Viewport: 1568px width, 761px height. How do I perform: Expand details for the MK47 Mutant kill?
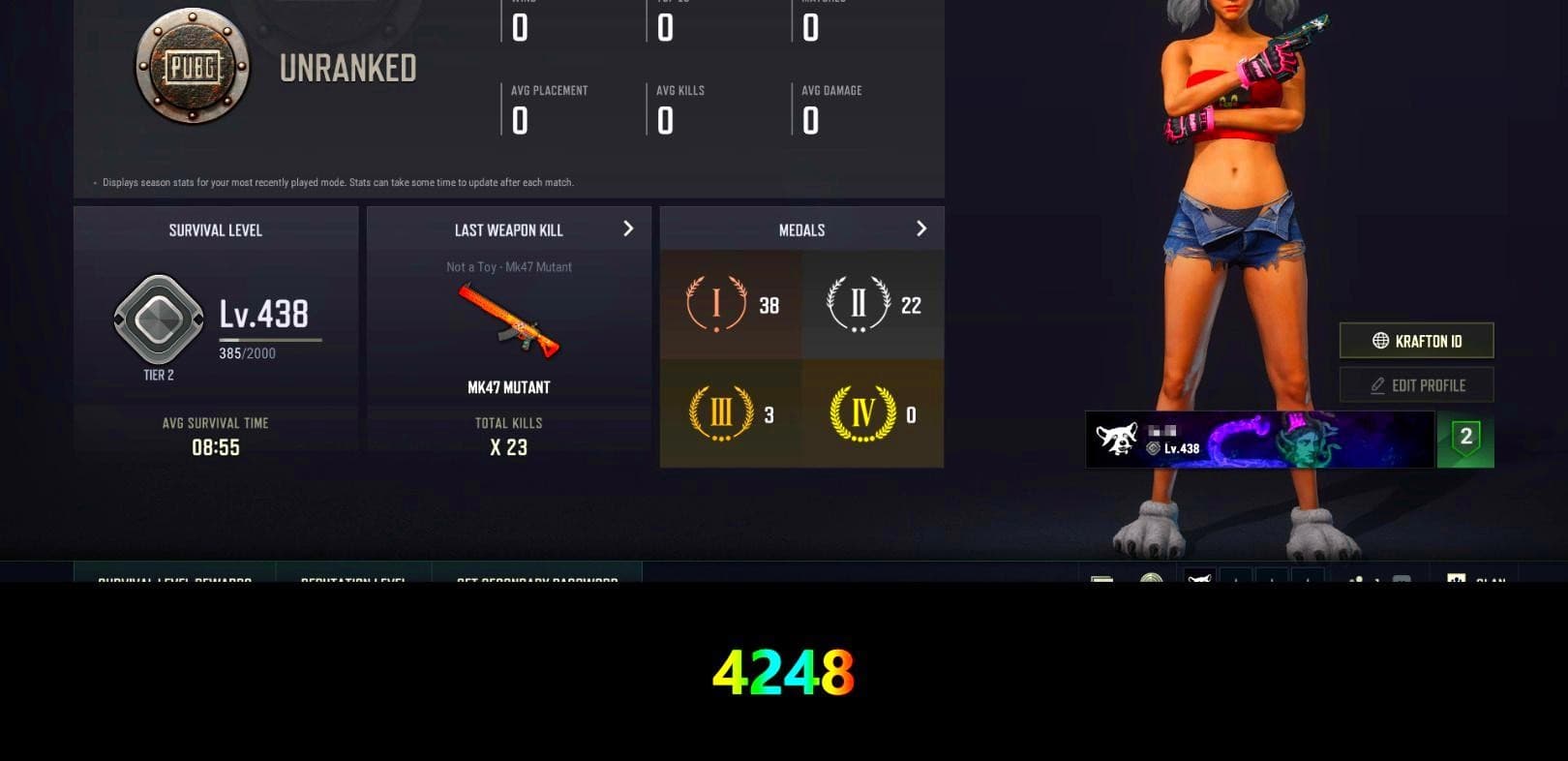[x=627, y=229]
